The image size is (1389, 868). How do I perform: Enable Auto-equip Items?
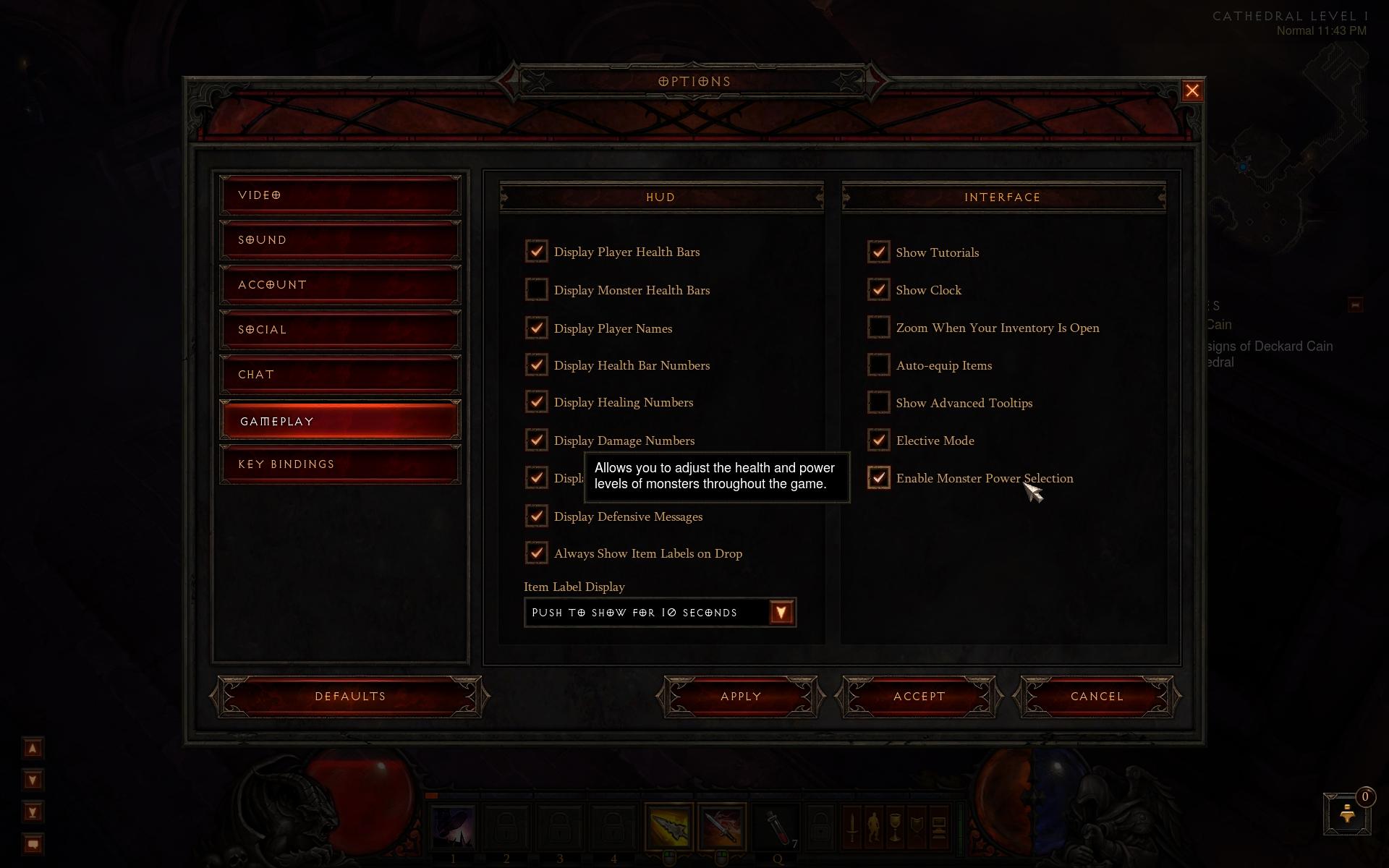click(878, 365)
